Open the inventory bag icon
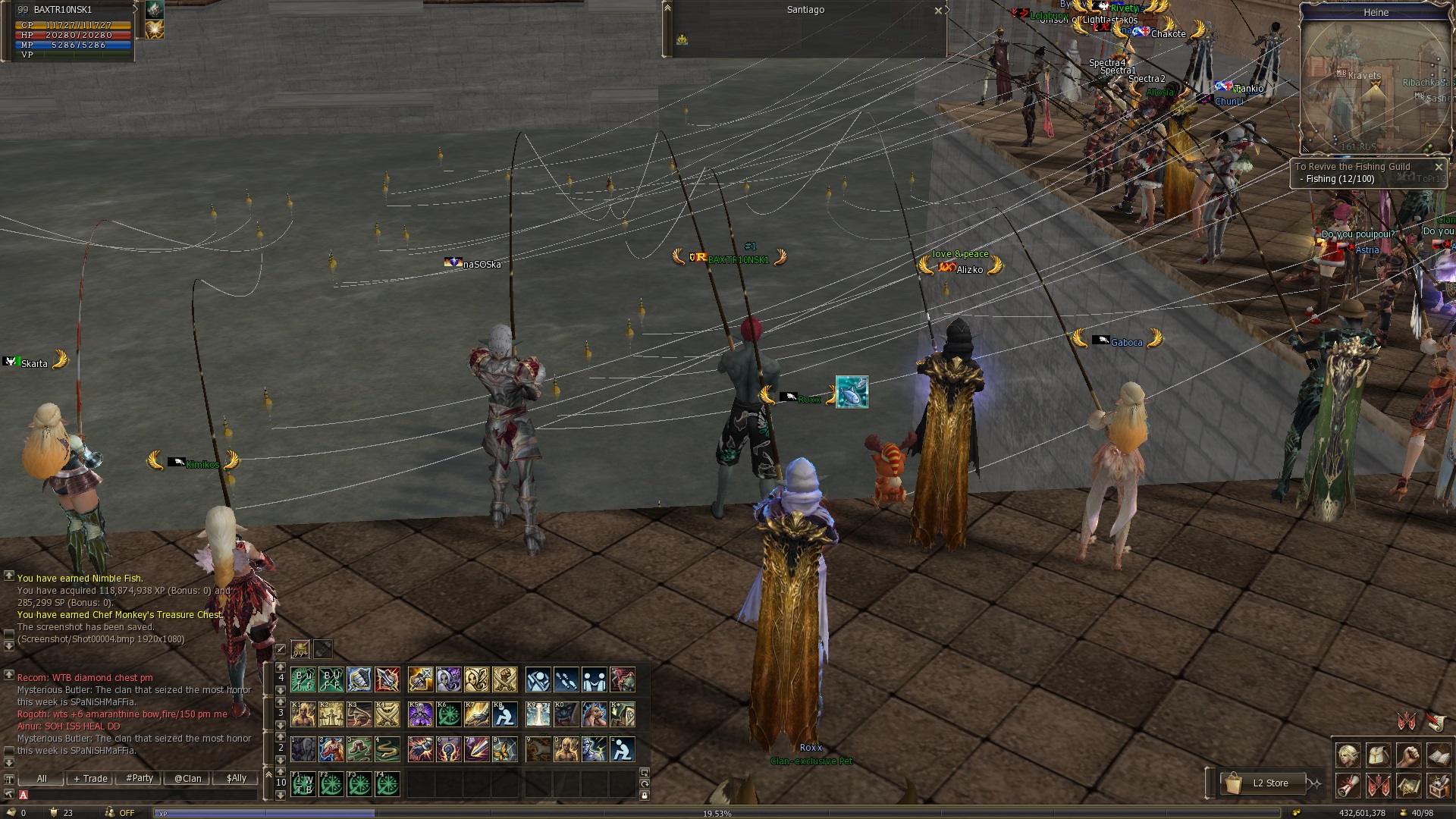This screenshot has width=1456, height=819. tap(1378, 756)
